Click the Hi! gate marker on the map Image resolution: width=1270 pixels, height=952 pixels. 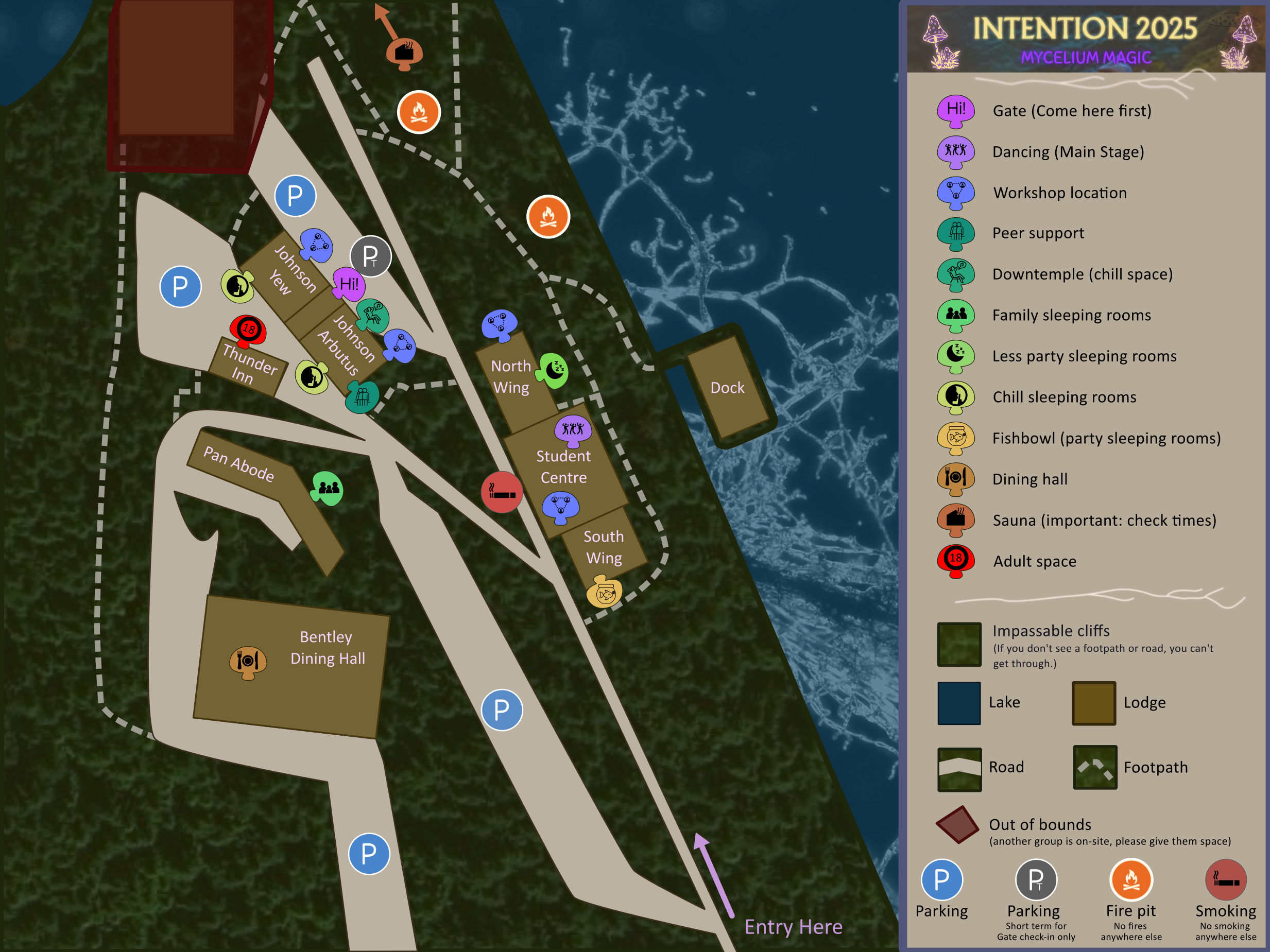click(349, 284)
